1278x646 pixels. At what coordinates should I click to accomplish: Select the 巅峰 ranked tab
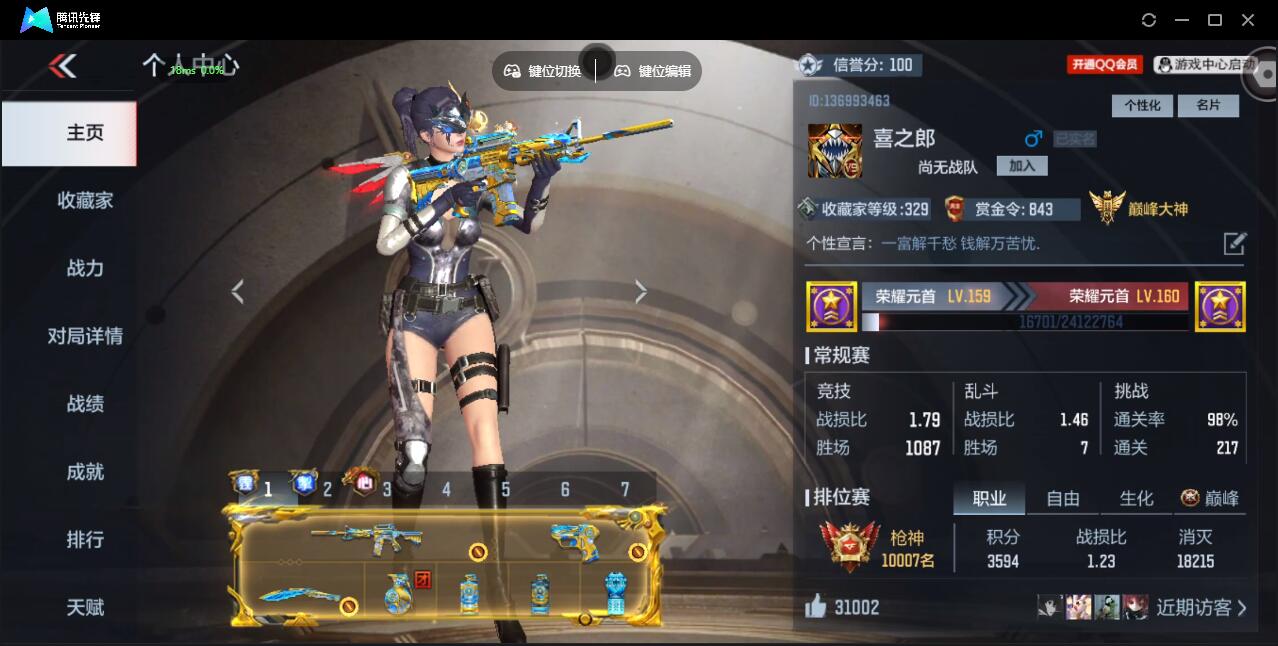click(x=1211, y=498)
